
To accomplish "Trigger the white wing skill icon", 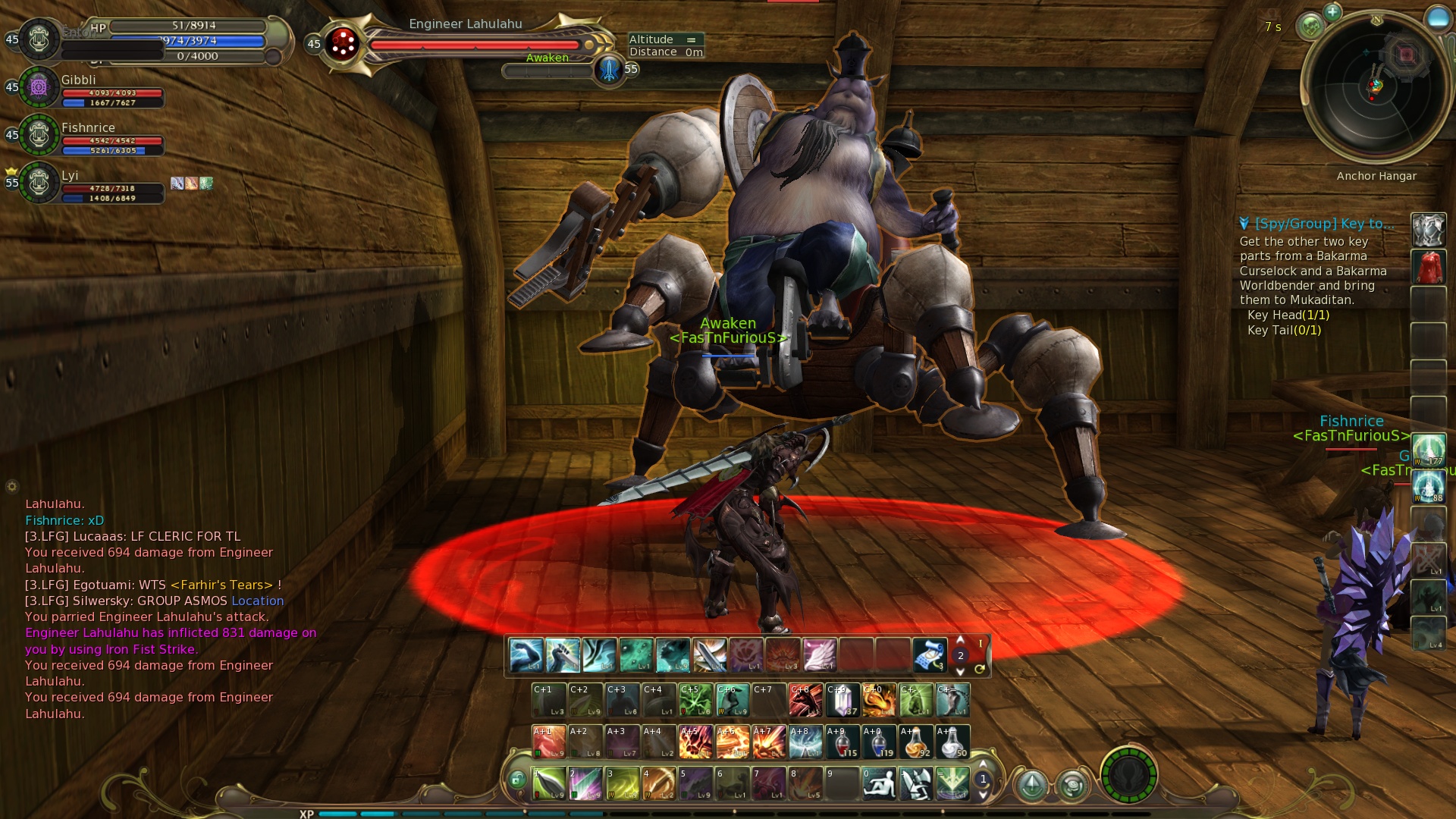I will tap(819, 655).
